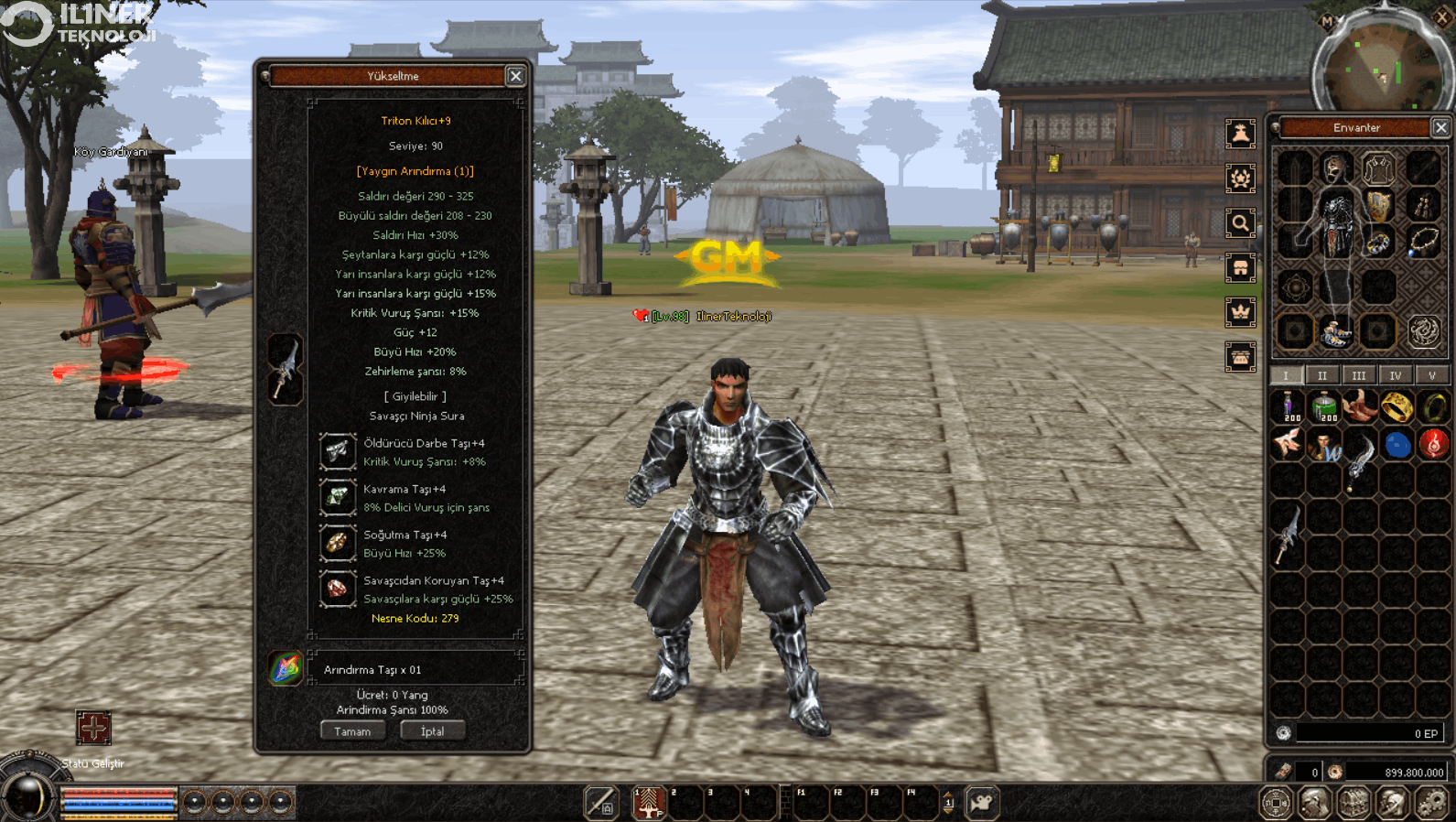Image resolution: width=1456 pixels, height=822 pixels.
Task: Toggle the camera mode button
Action: [982, 803]
